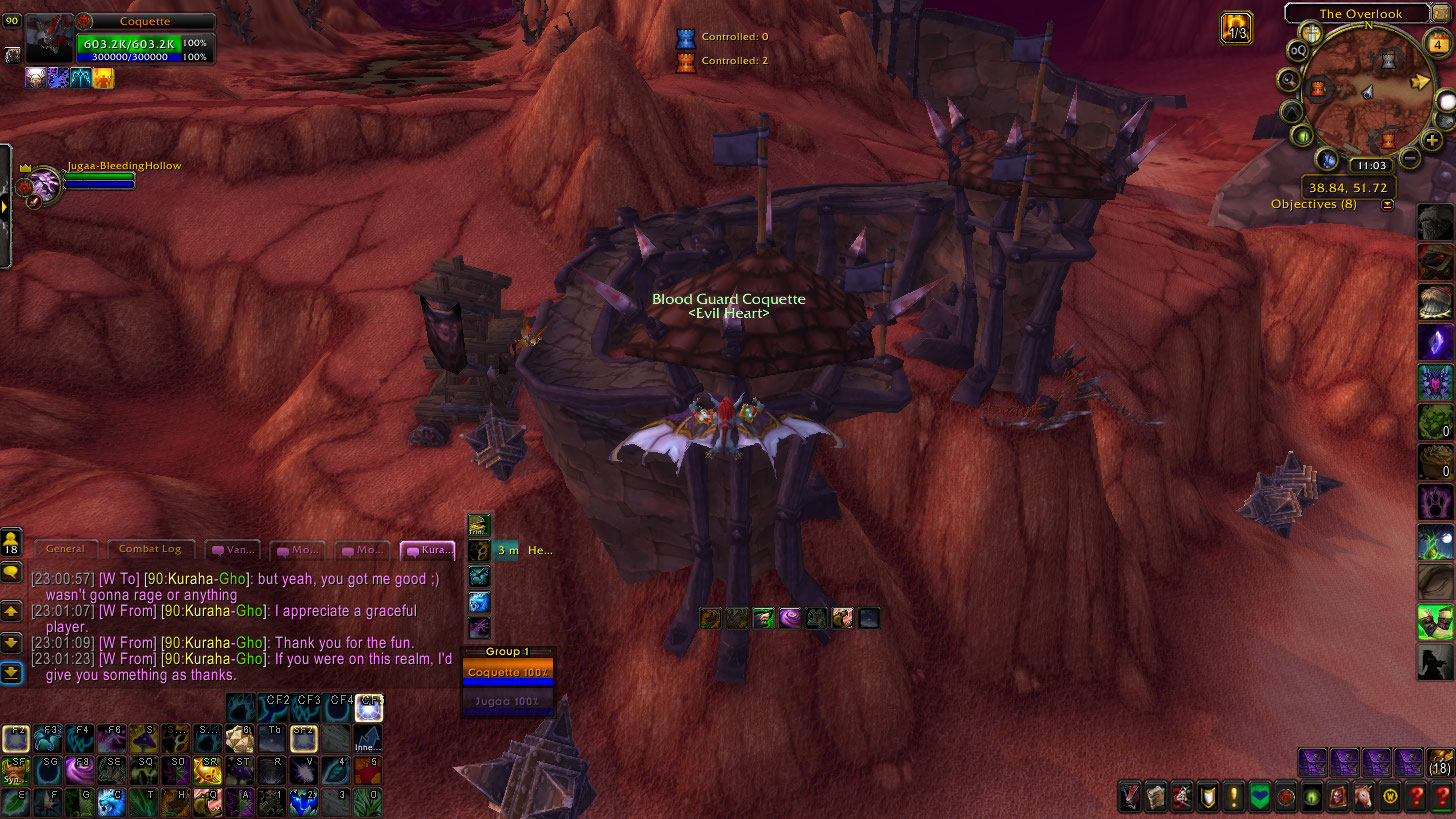The width and height of the screenshot is (1456, 819).
Task: Collapse the Objectives tracker arrow
Action: click(1387, 205)
